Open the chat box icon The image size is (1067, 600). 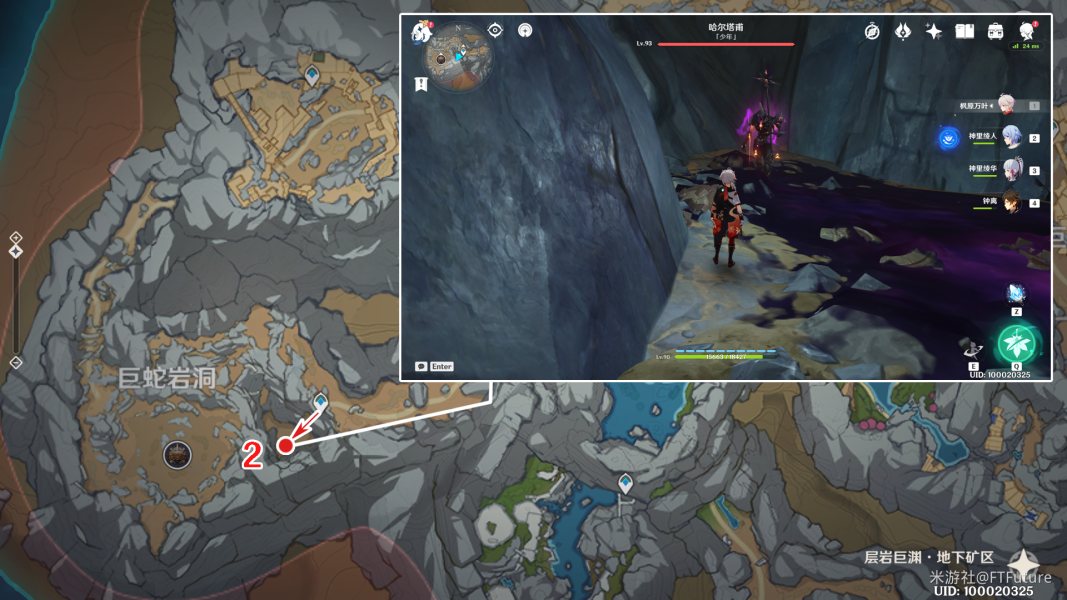422,367
